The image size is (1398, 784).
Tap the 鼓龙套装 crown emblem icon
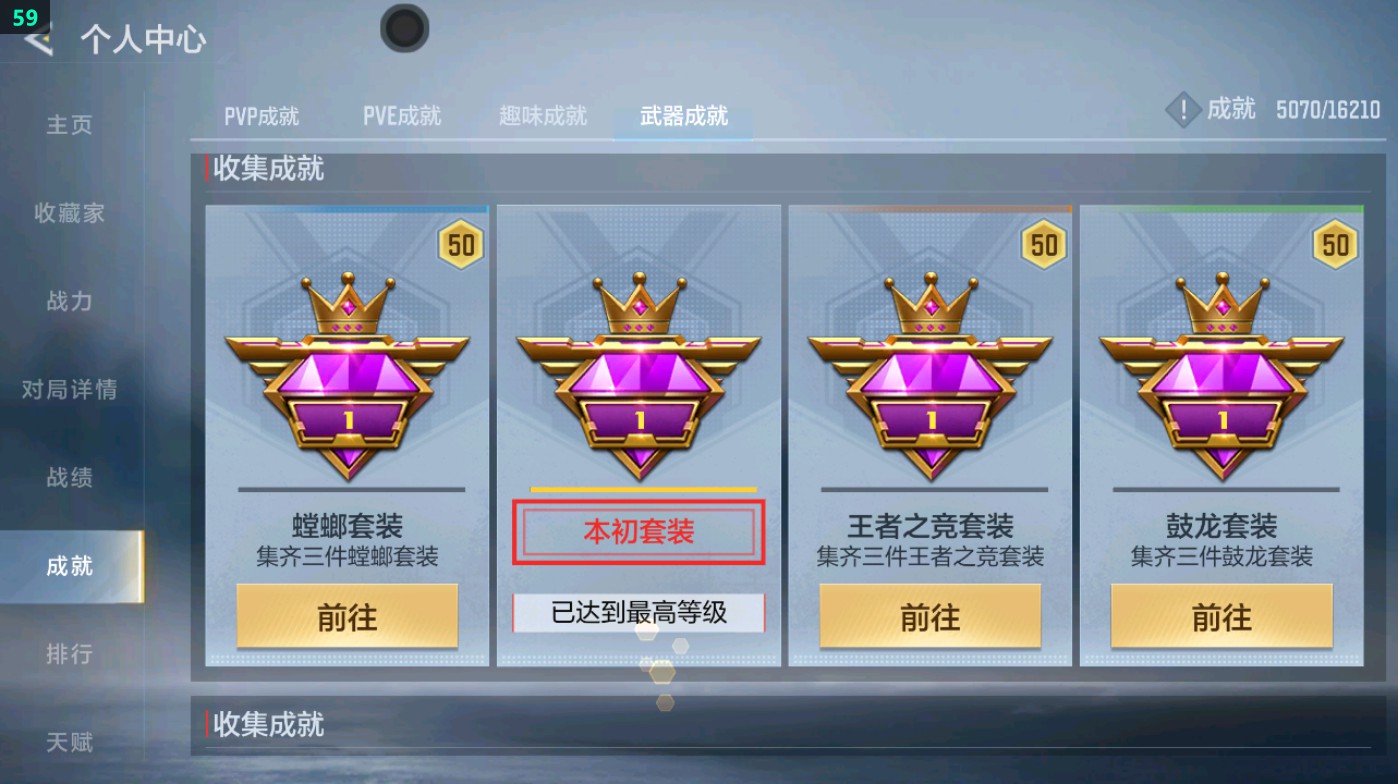pos(1220,370)
